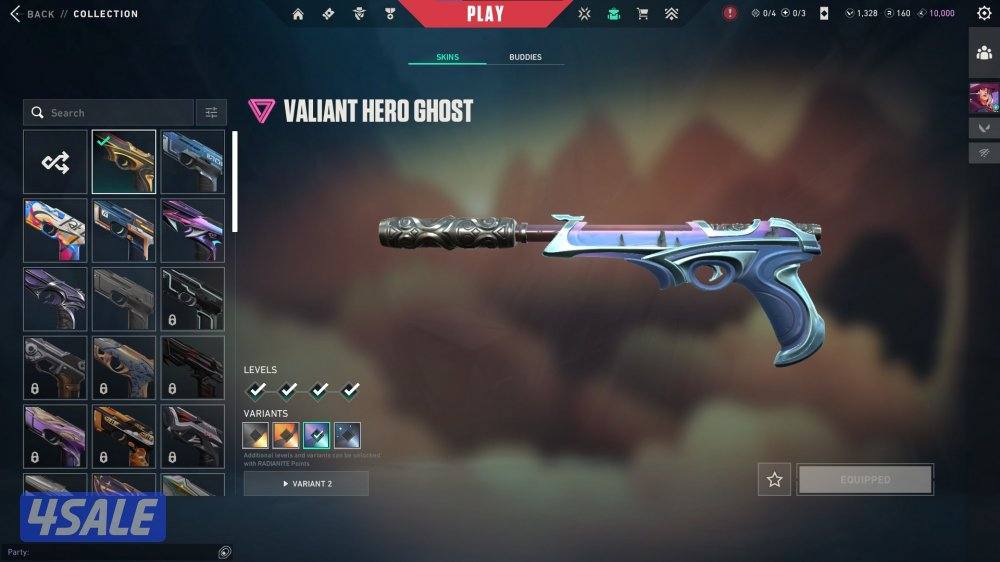Viewport: 1000px width, 562px height.
Task: Select the Skins tab
Action: tap(448, 57)
